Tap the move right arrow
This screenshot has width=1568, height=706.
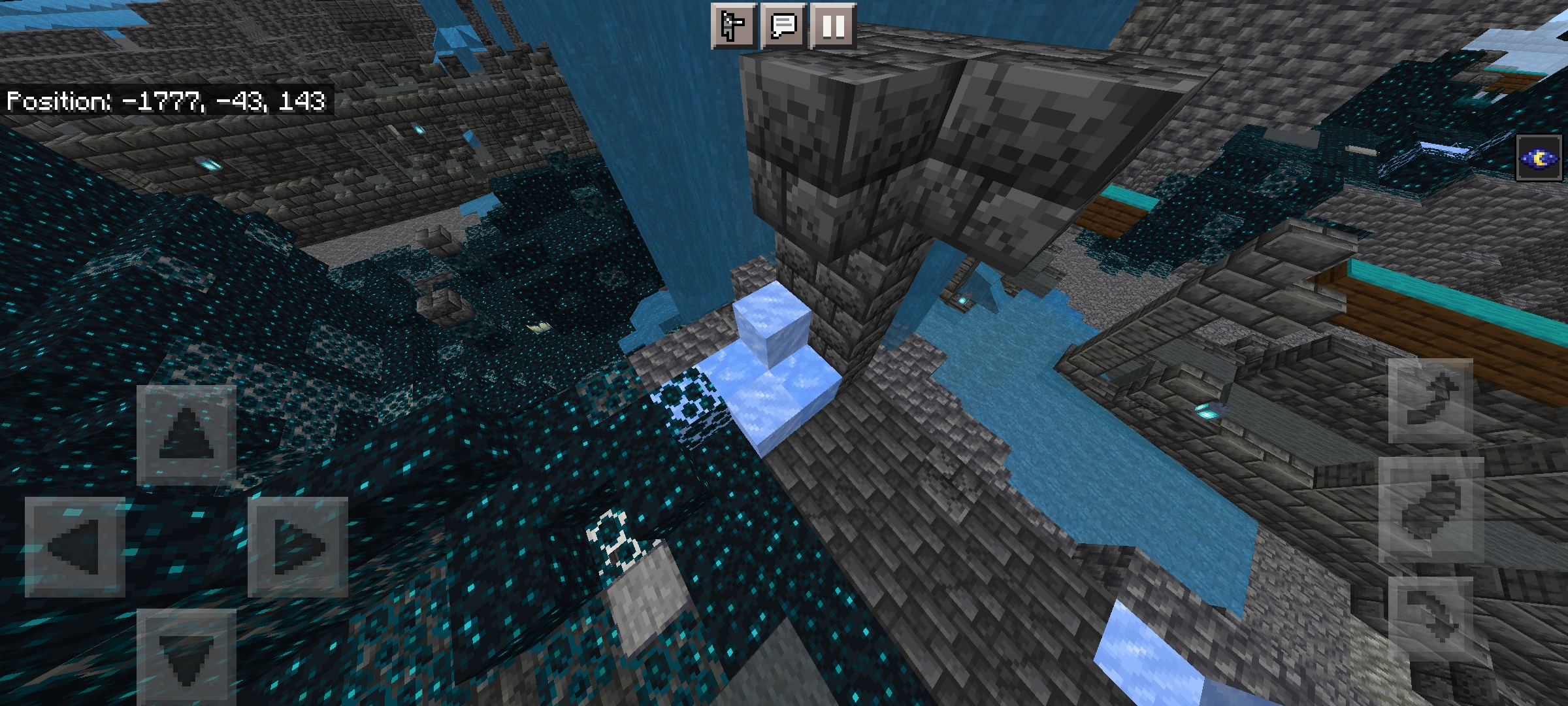coord(297,546)
